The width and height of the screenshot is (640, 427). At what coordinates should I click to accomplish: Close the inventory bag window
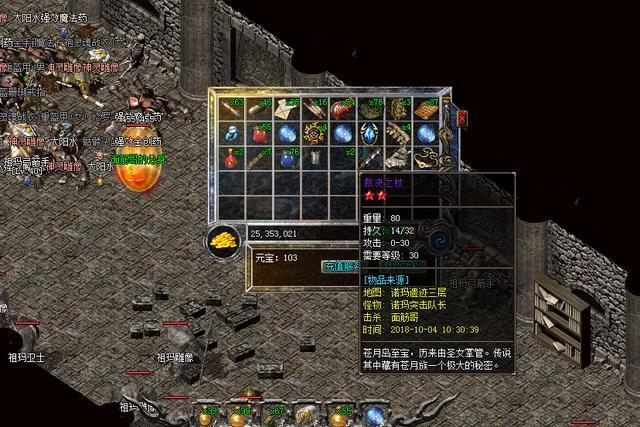462,118
